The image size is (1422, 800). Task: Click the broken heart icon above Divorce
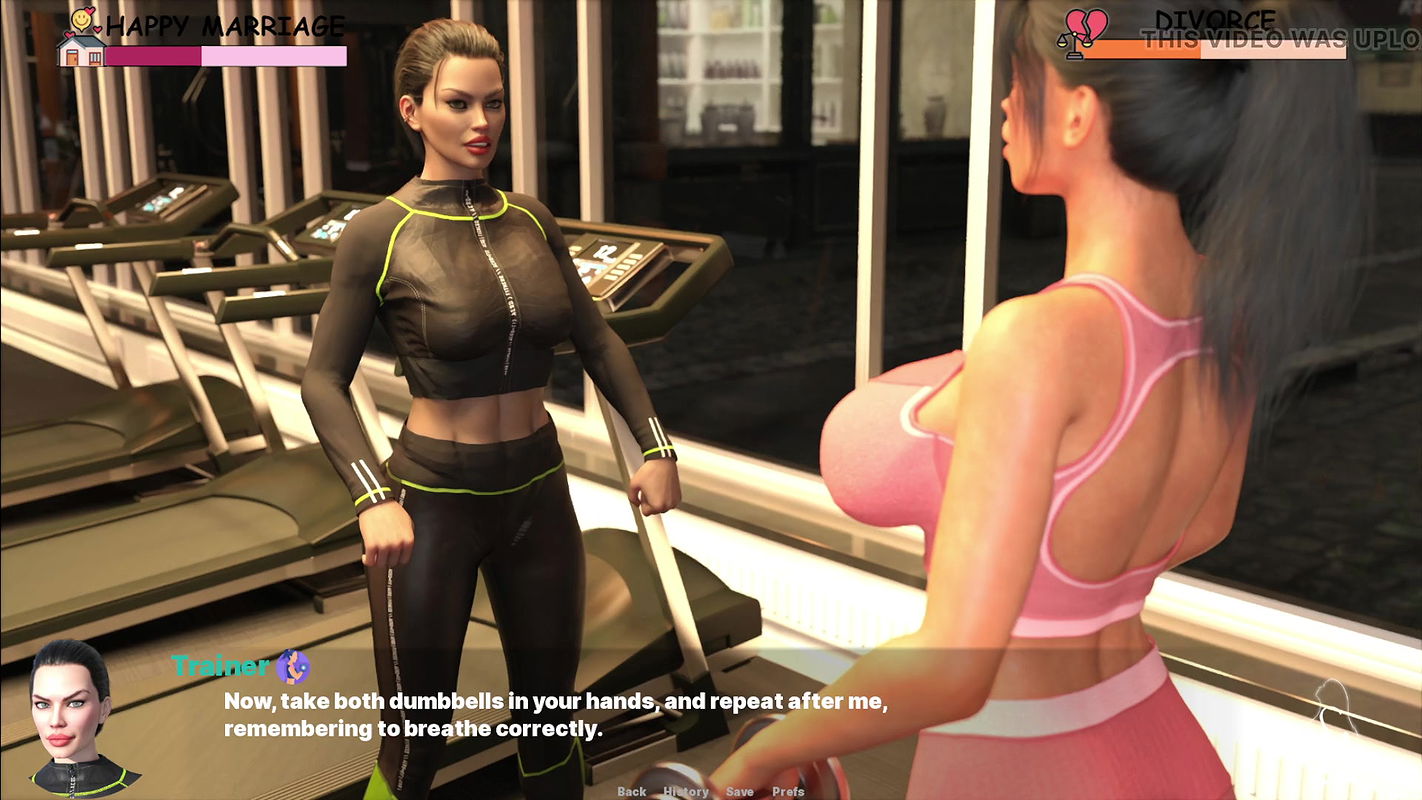[1086, 20]
